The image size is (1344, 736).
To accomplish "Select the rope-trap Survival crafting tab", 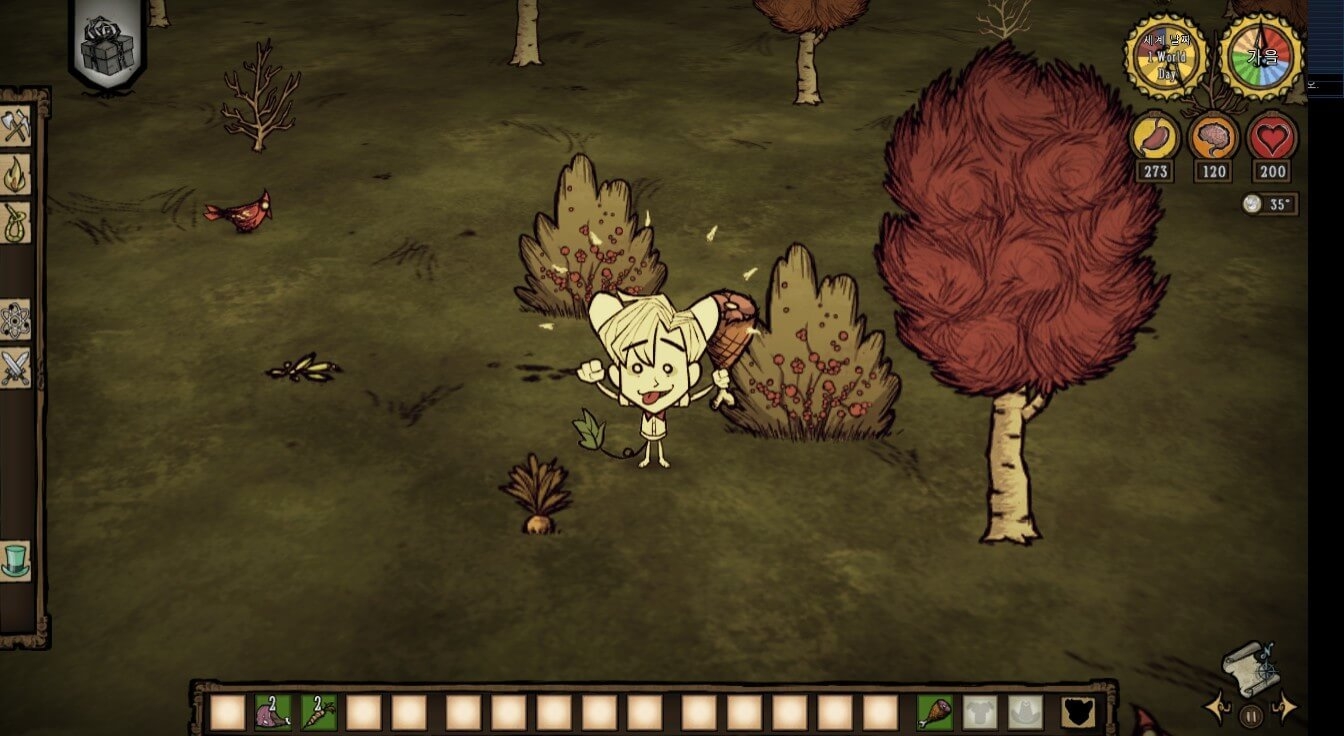I will [16, 222].
